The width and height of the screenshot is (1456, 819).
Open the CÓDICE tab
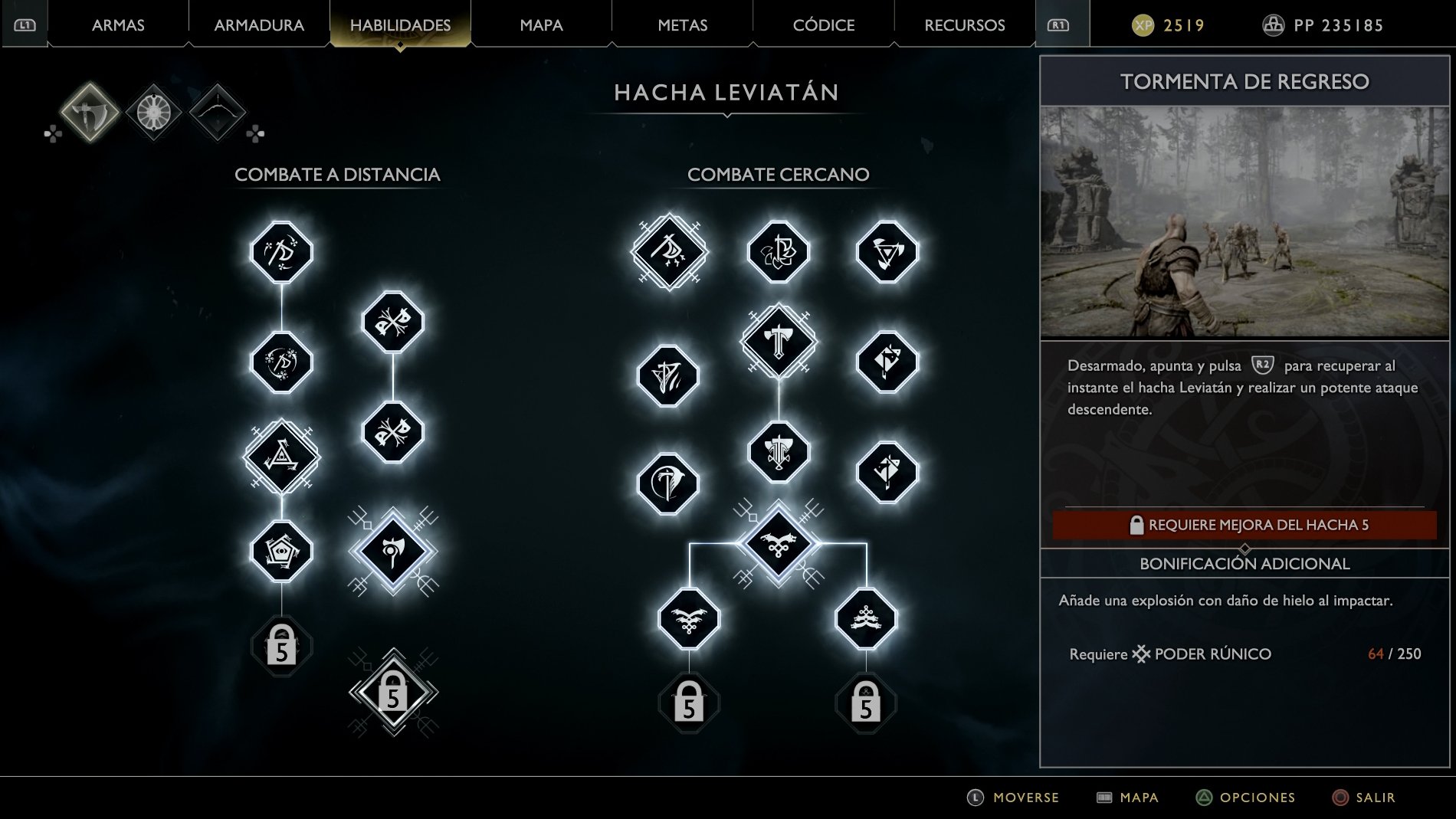[x=824, y=24]
